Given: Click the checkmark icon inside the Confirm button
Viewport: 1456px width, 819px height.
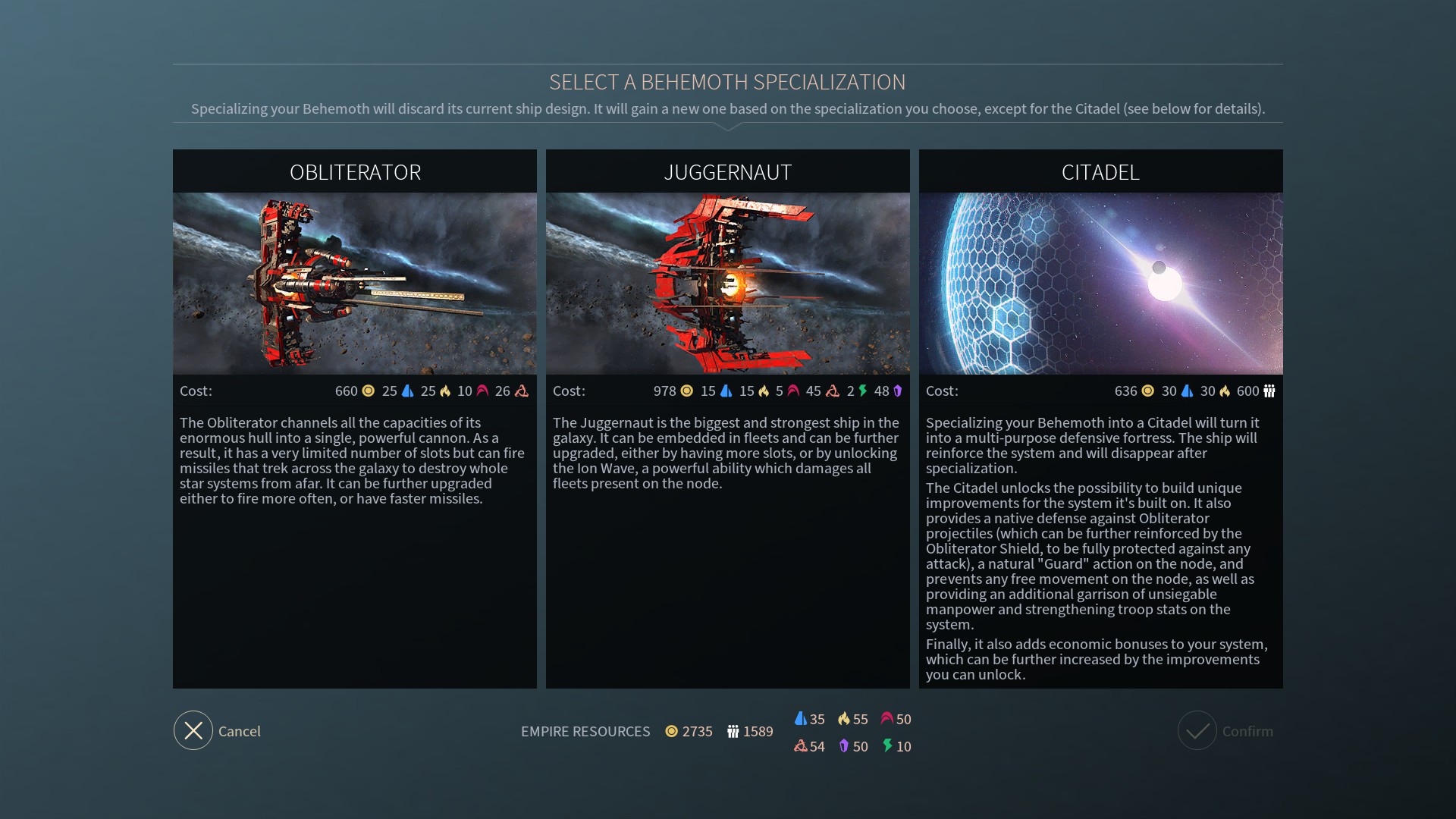Looking at the screenshot, I should (x=1198, y=730).
